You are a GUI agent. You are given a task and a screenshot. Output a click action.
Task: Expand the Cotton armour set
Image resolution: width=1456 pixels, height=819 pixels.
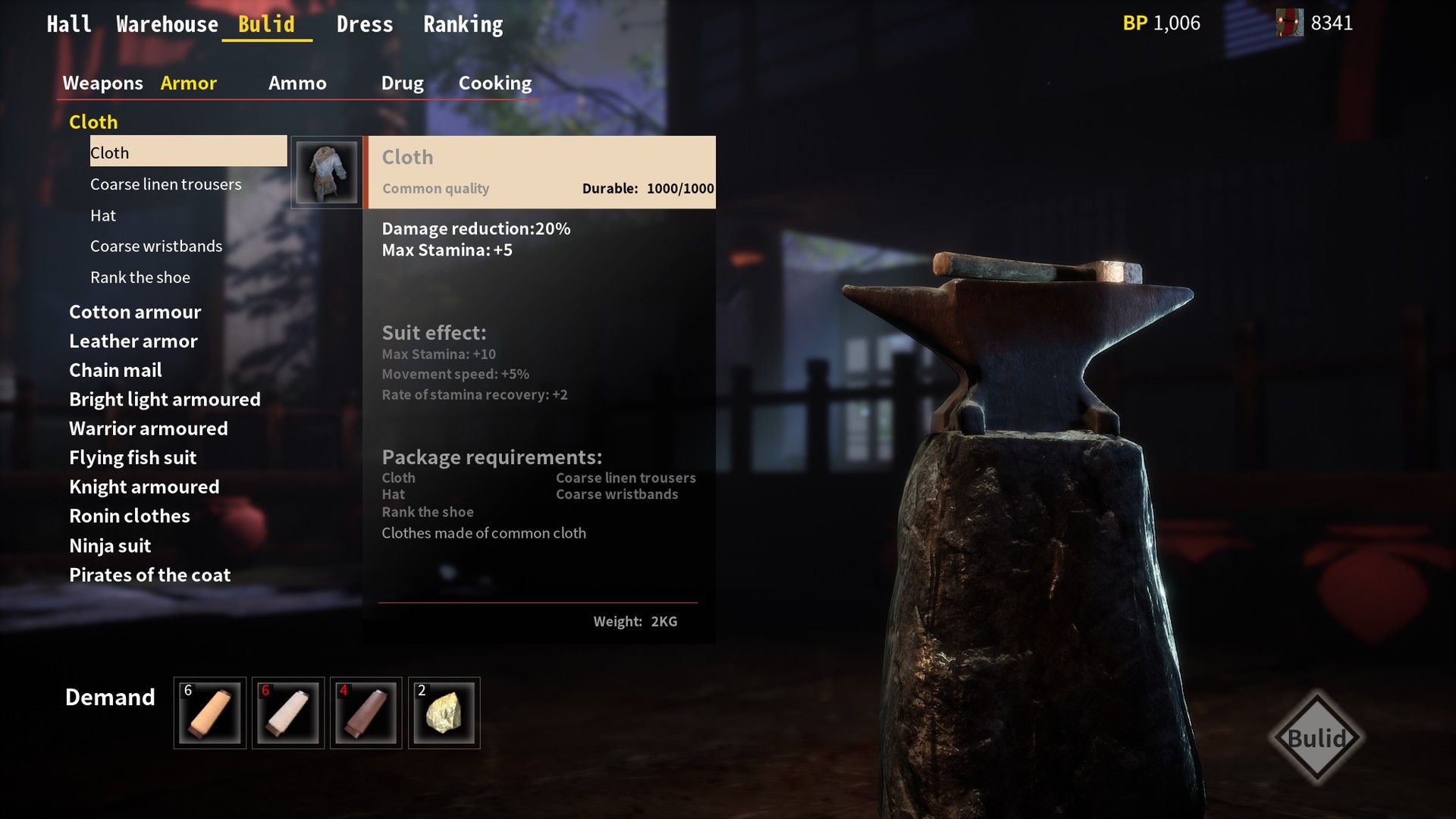pyautogui.click(x=135, y=312)
